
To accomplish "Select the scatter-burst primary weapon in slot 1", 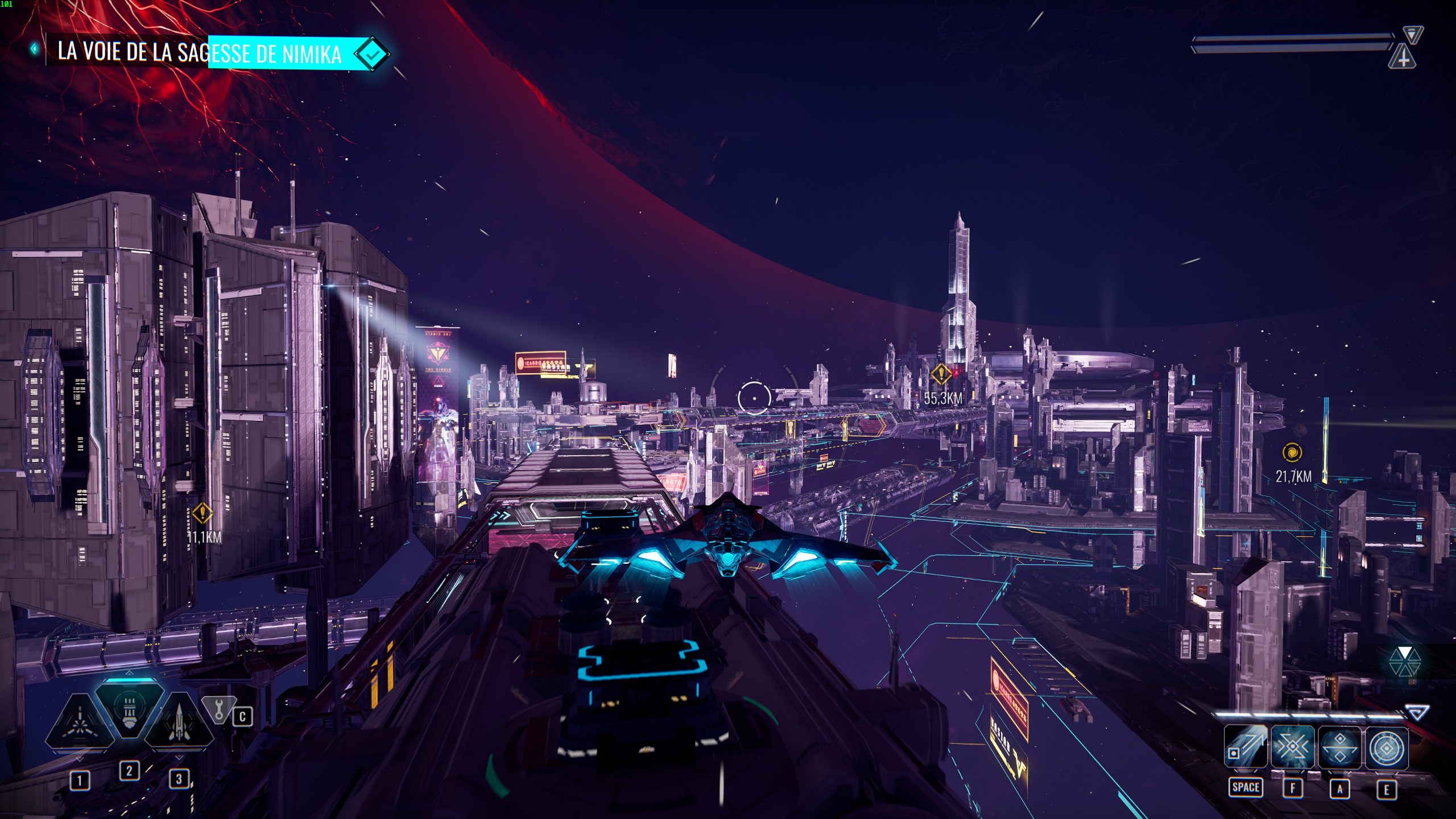I will click(x=80, y=722).
